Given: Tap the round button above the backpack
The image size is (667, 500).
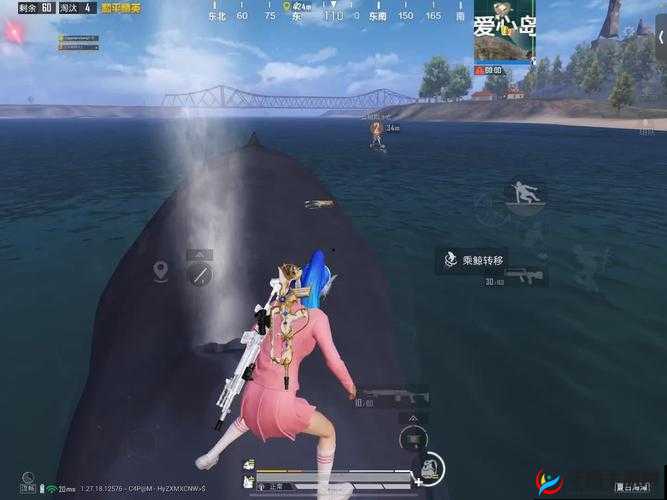Looking at the screenshot, I should click(x=413, y=437).
